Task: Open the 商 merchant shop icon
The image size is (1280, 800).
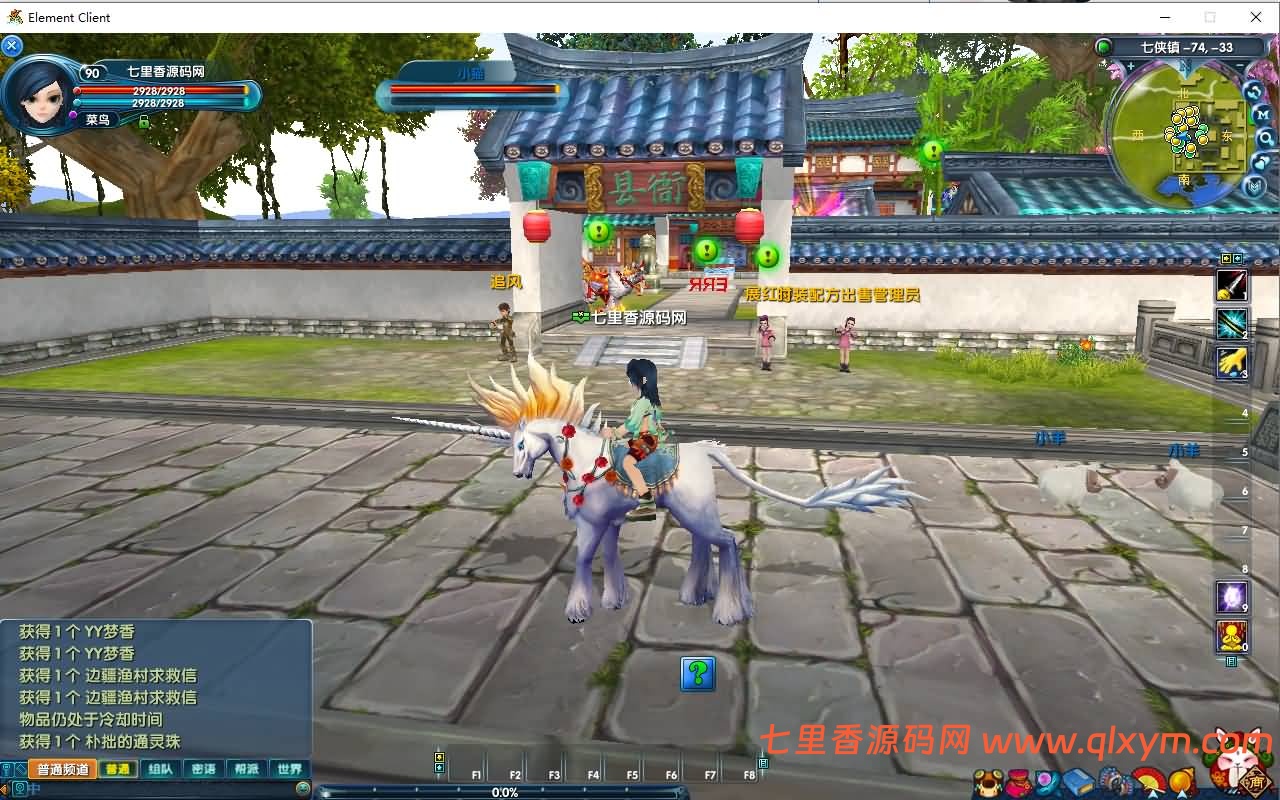Action: click(1254, 782)
